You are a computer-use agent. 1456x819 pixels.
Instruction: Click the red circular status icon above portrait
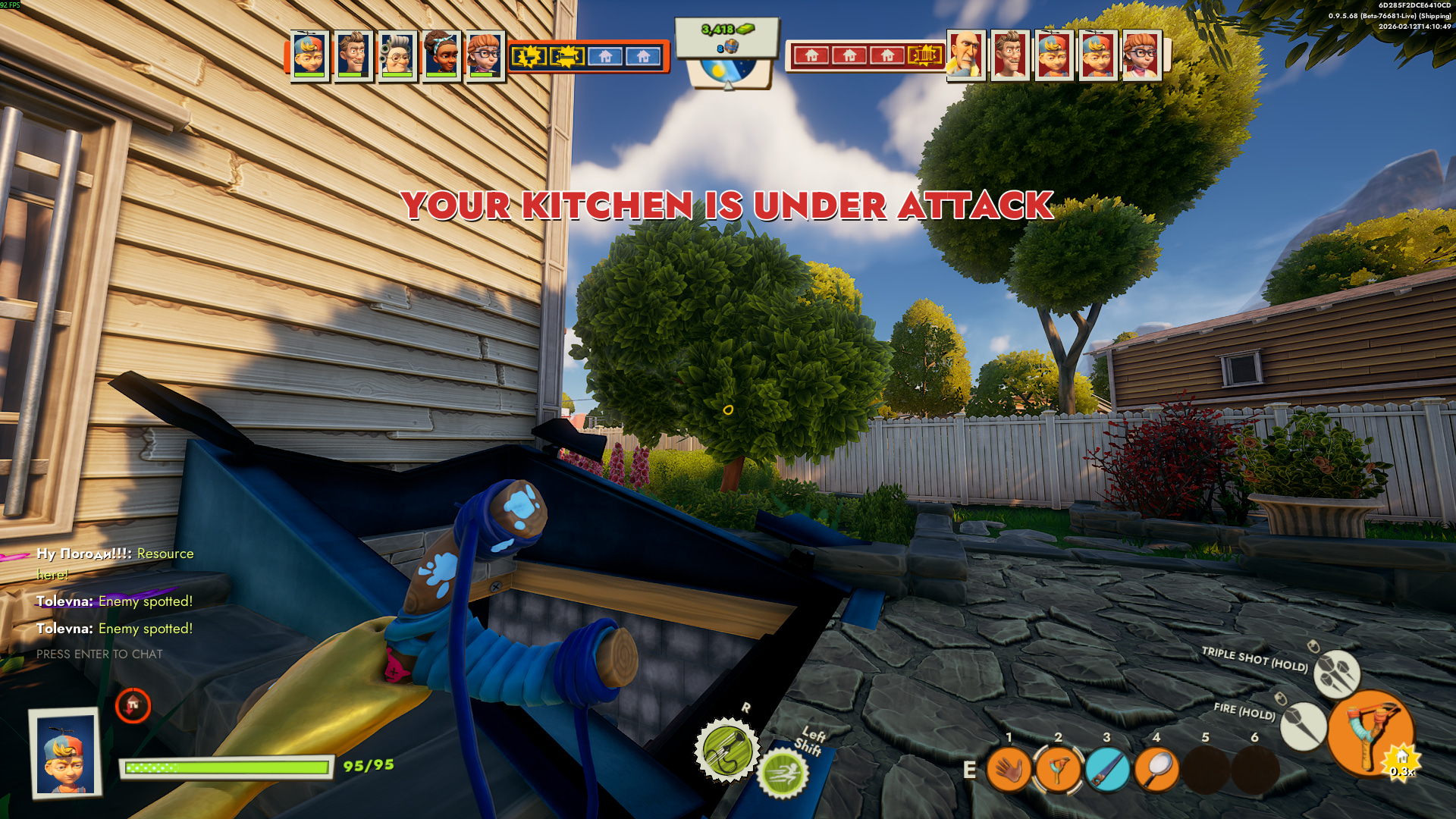pos(133,705)
